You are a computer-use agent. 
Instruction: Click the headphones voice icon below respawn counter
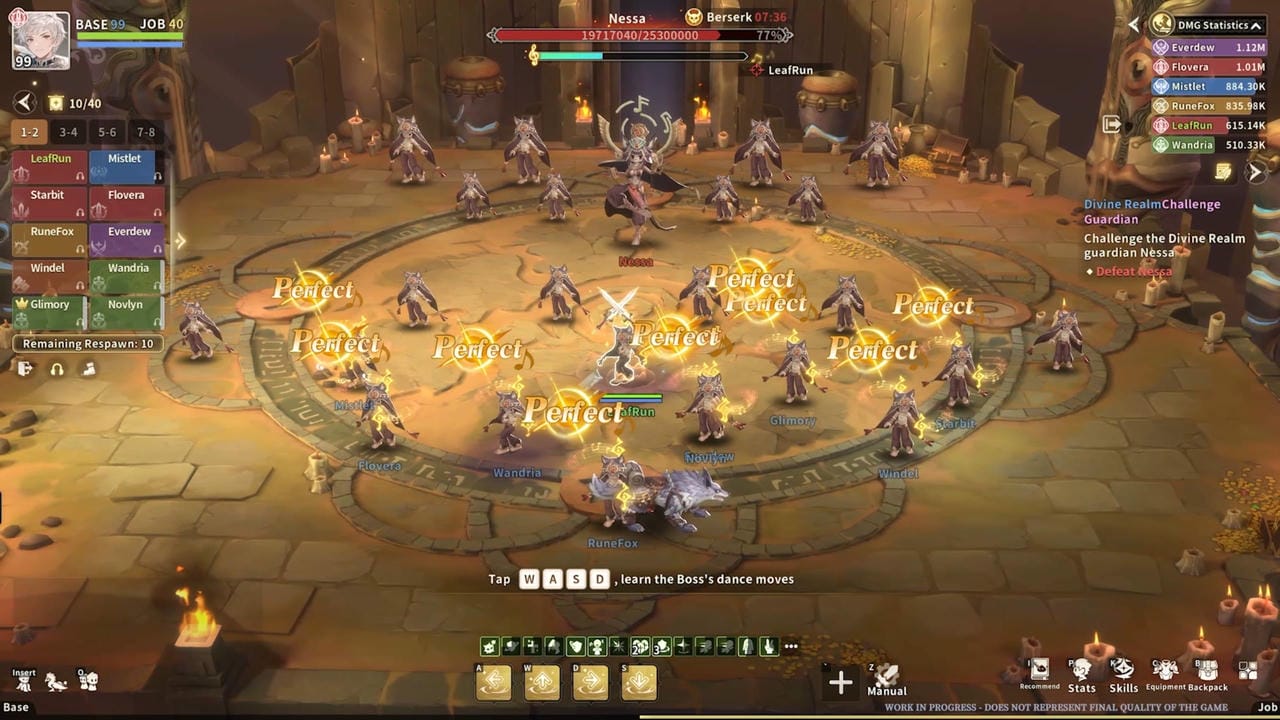[x=57, y=369]
